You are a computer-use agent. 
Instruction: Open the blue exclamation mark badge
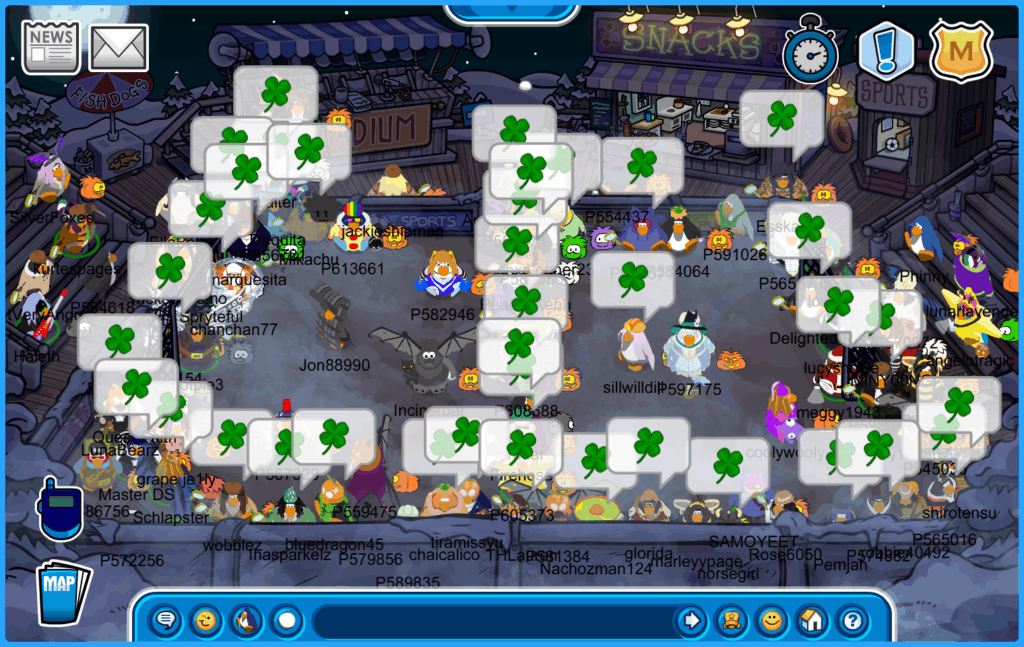(x=886, y=51)
